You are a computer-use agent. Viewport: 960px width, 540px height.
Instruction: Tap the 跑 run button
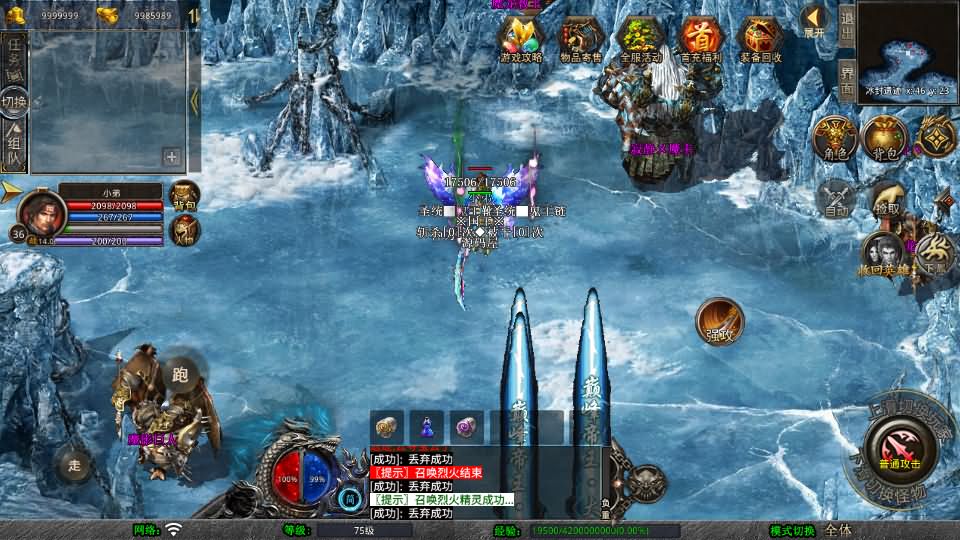pos(181,374)
